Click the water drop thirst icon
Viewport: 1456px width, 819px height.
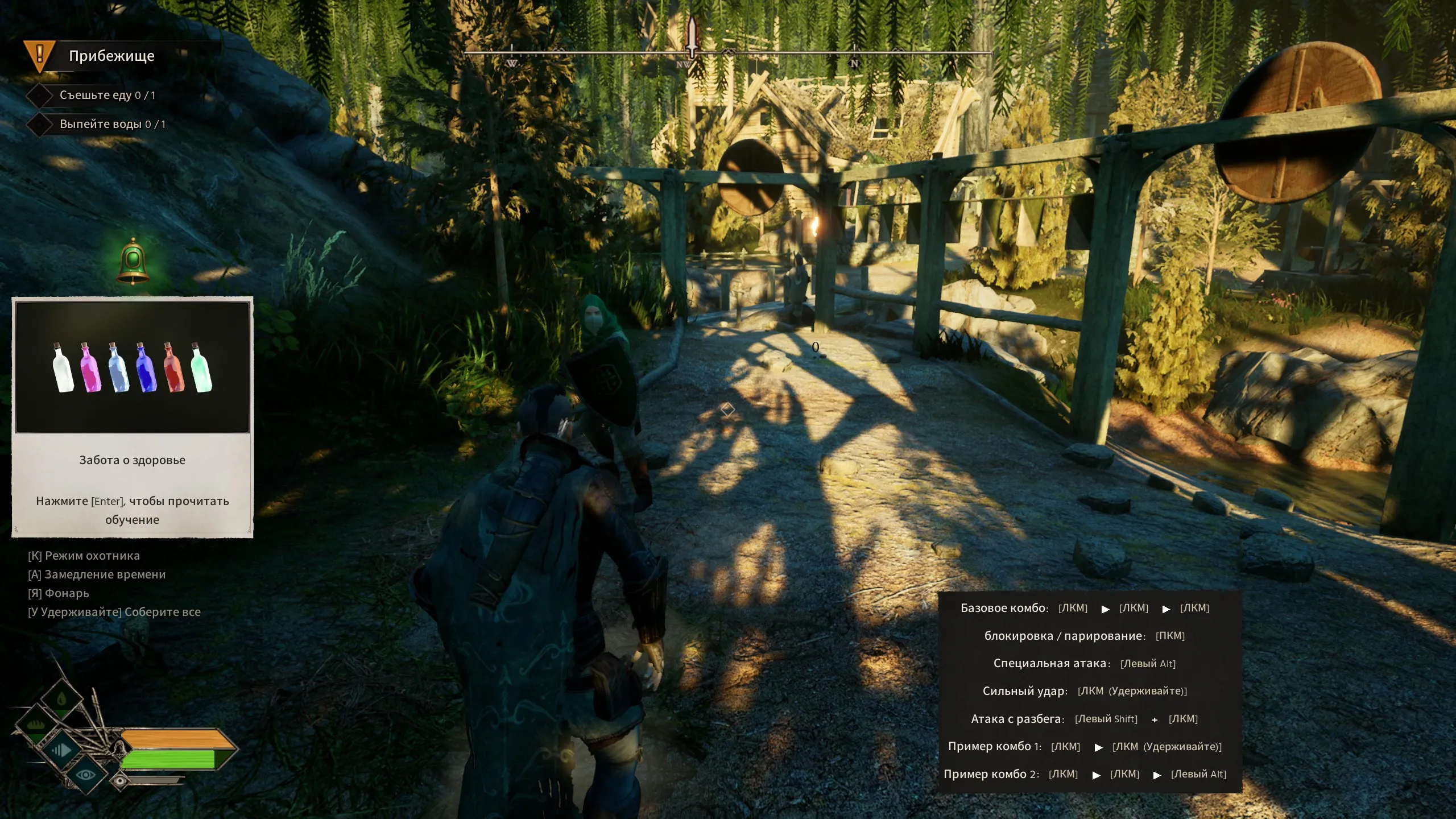61,700
